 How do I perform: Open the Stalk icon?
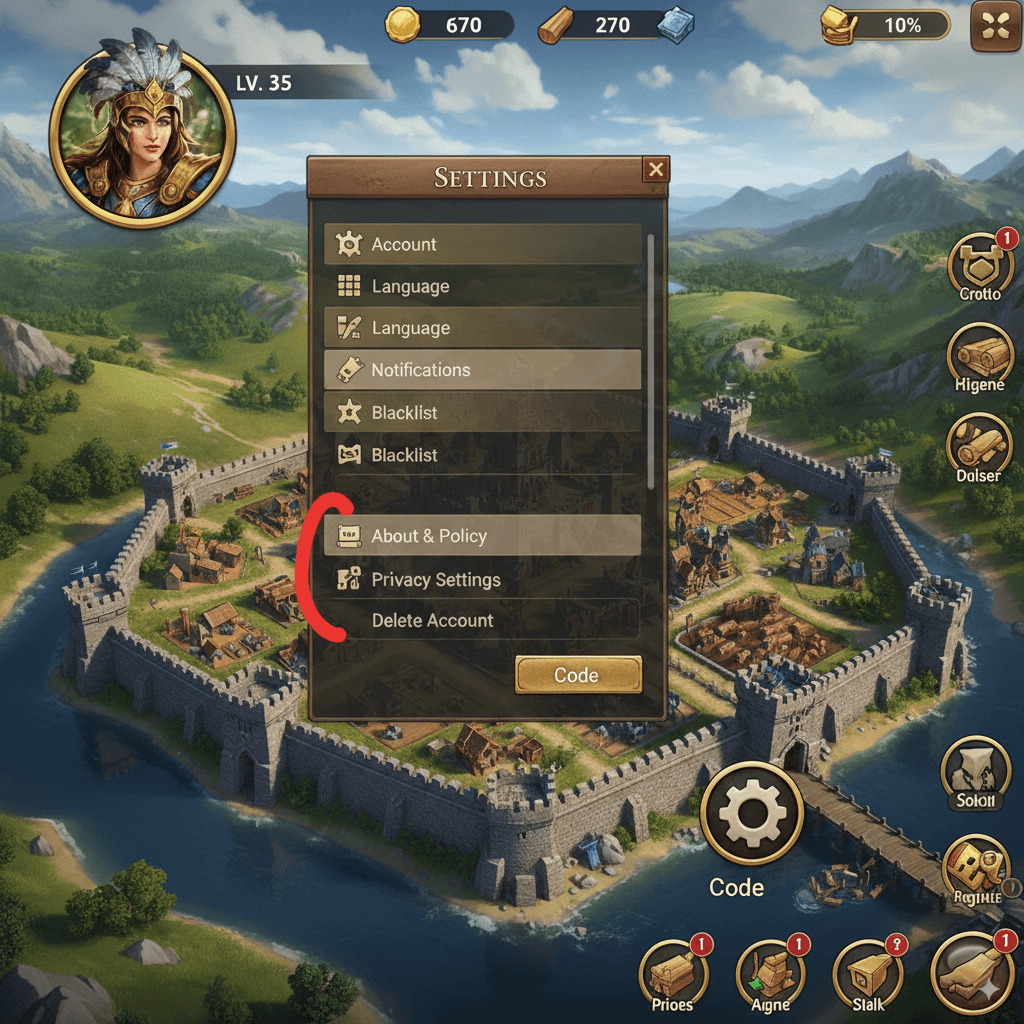[x=867, y=973]
